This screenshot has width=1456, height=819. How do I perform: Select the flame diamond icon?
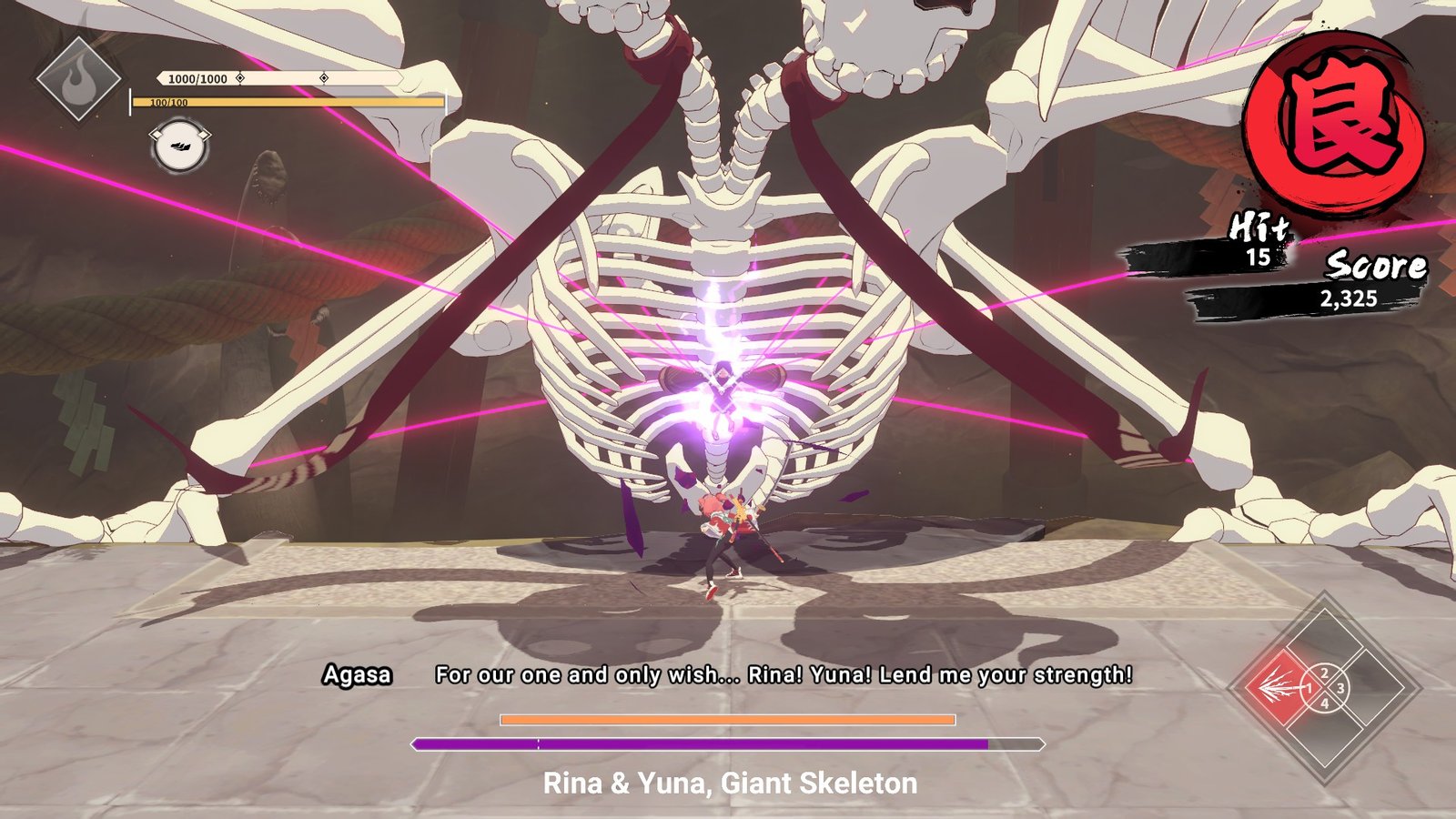click(x=79, y=79)
